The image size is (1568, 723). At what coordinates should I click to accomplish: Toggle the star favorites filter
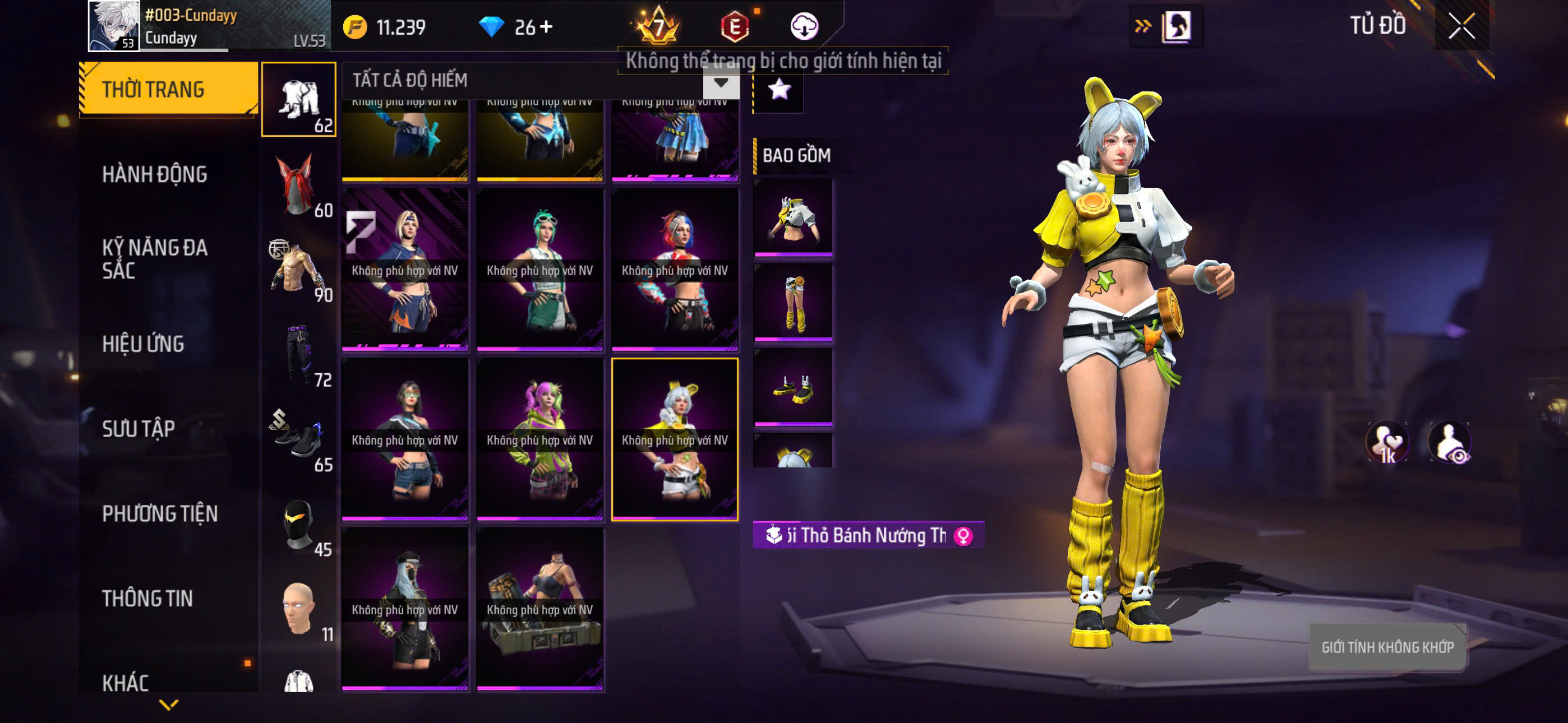[779, 90]
